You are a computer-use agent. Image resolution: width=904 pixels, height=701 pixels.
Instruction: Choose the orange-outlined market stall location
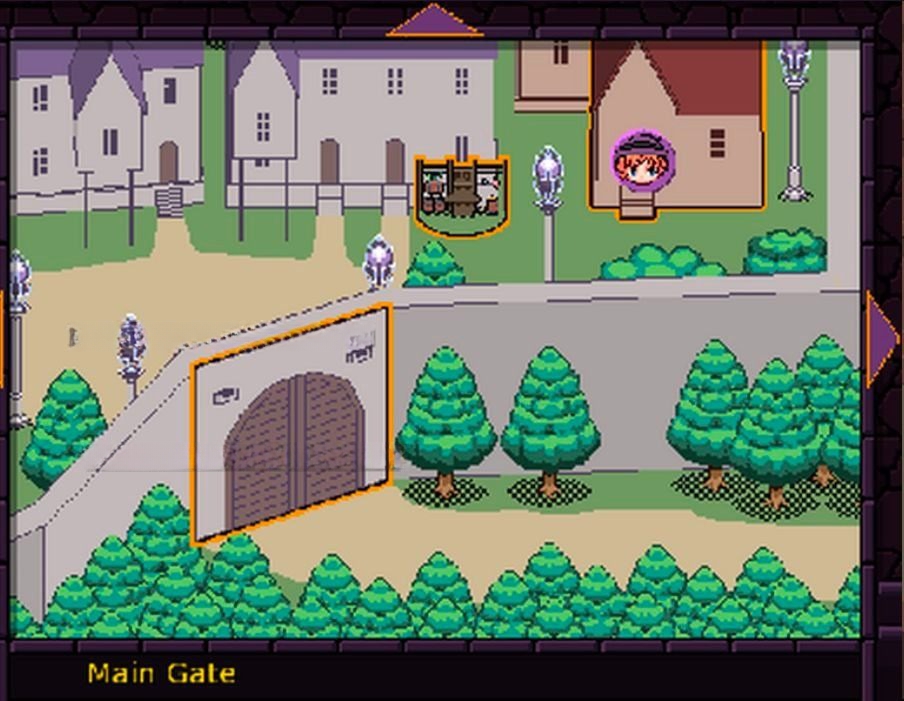pos(461,194)
